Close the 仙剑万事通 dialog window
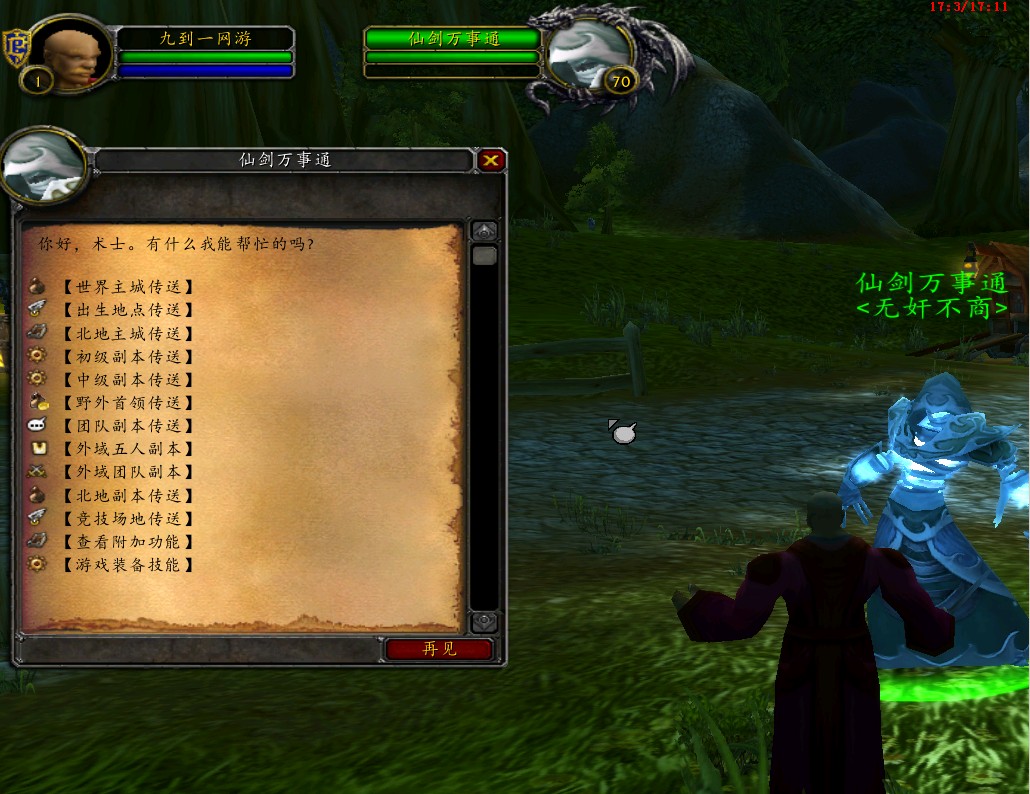 click(491, 160)
